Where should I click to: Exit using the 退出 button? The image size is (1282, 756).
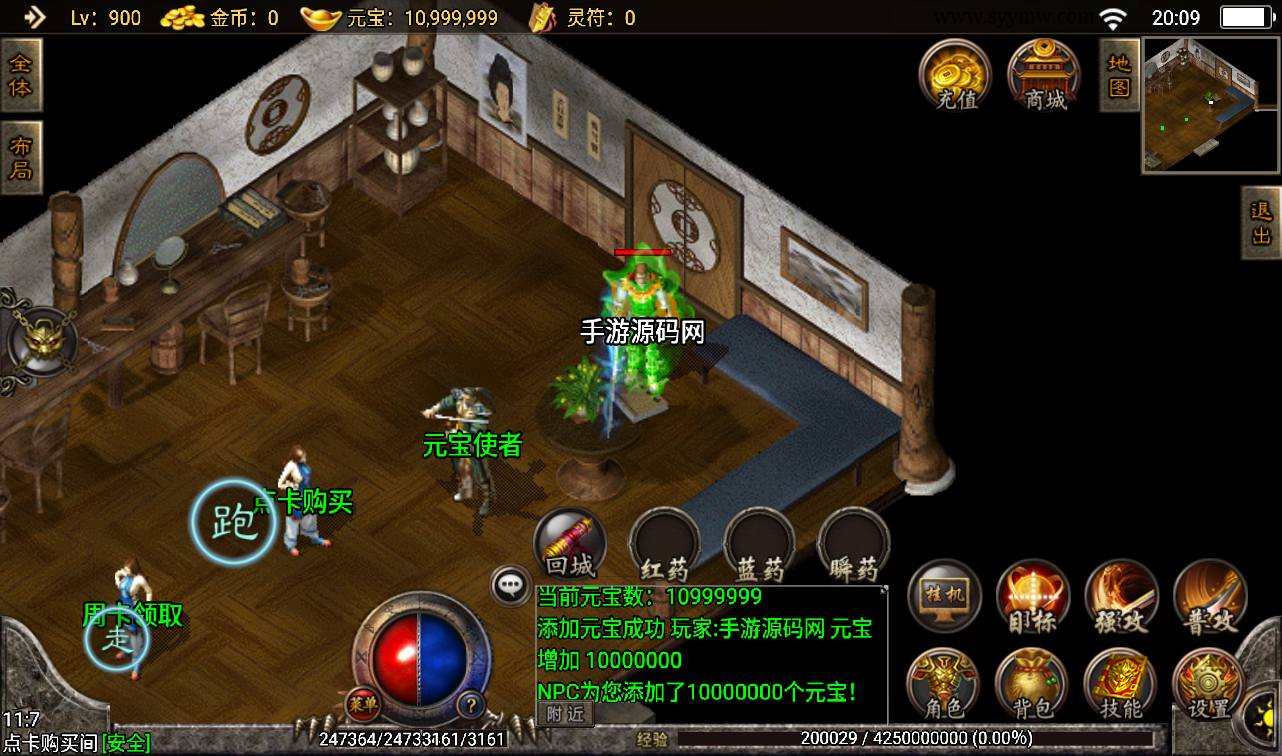coord(1261,222)
